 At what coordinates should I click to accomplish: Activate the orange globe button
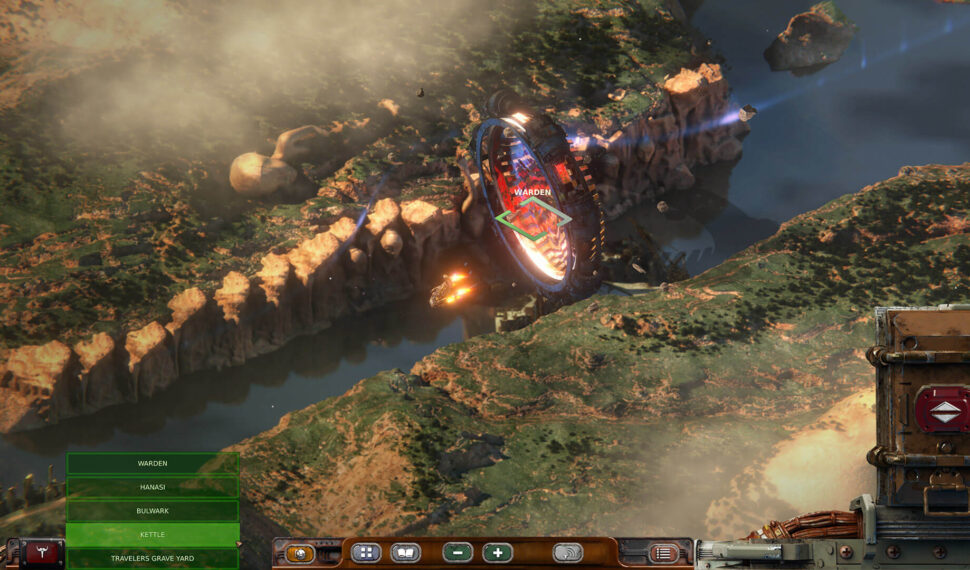tap(298, 552)
